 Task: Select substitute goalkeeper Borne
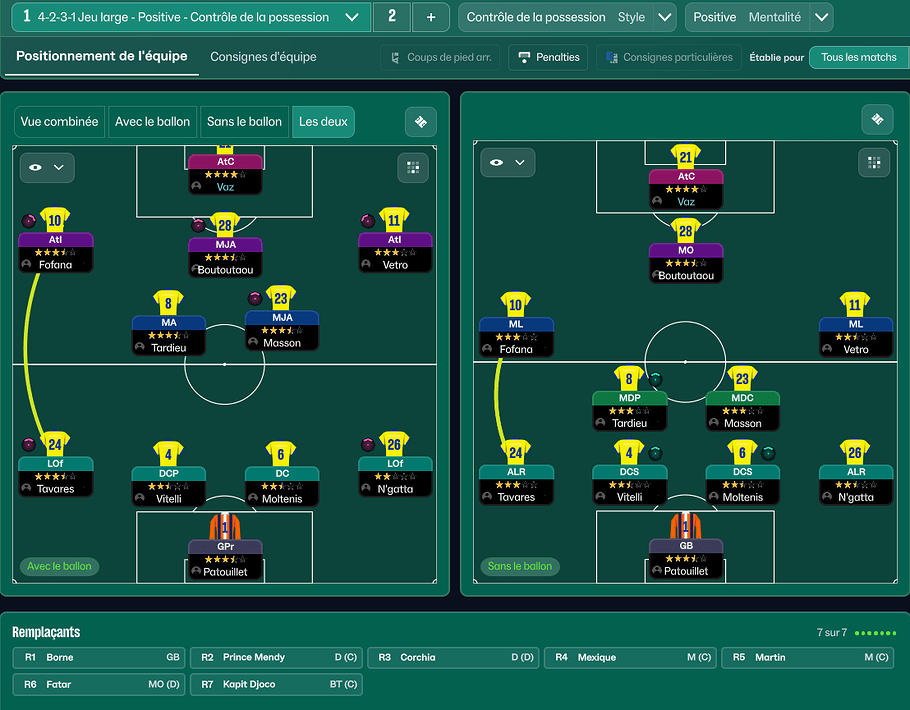pyautogui.click(x=100, y=658)
